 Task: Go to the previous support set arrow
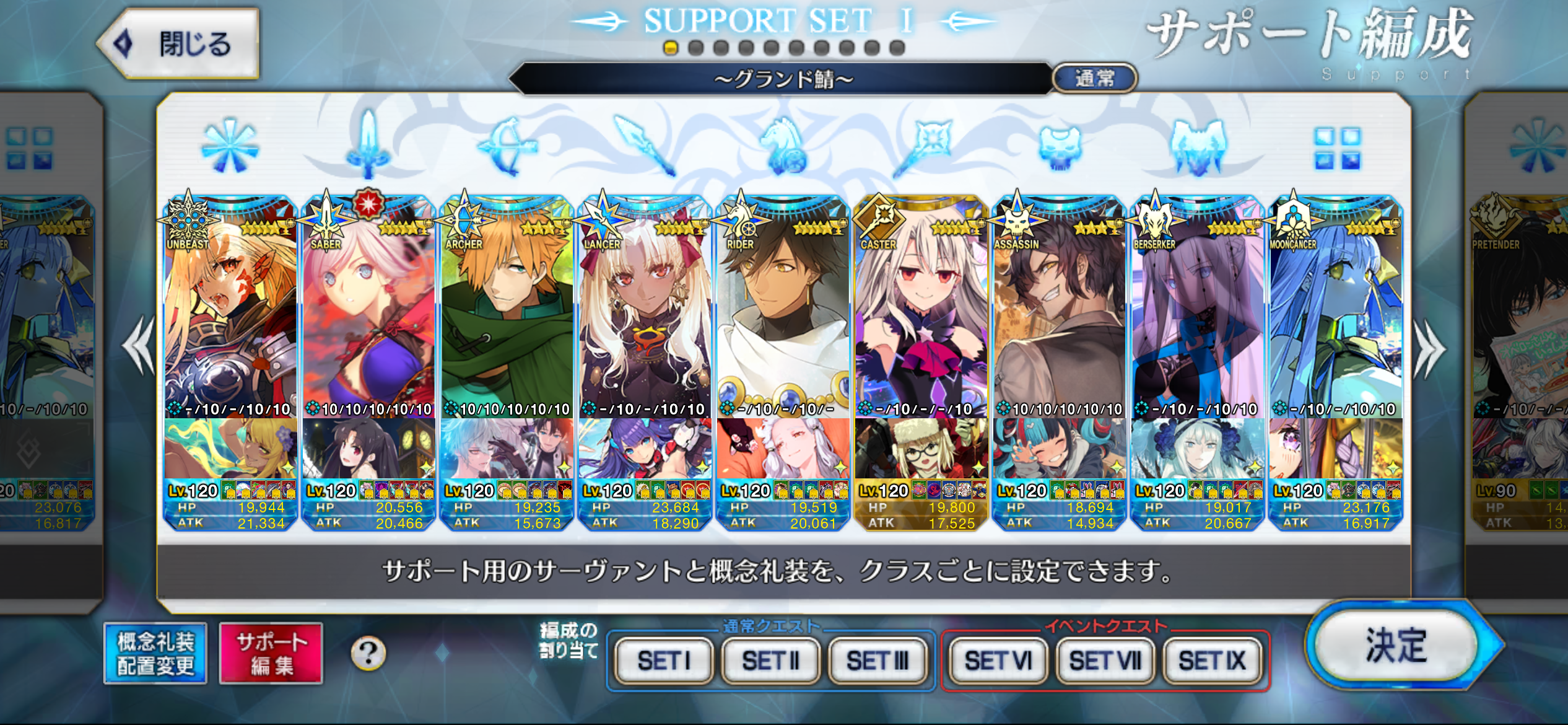click(x=139, y=346)
